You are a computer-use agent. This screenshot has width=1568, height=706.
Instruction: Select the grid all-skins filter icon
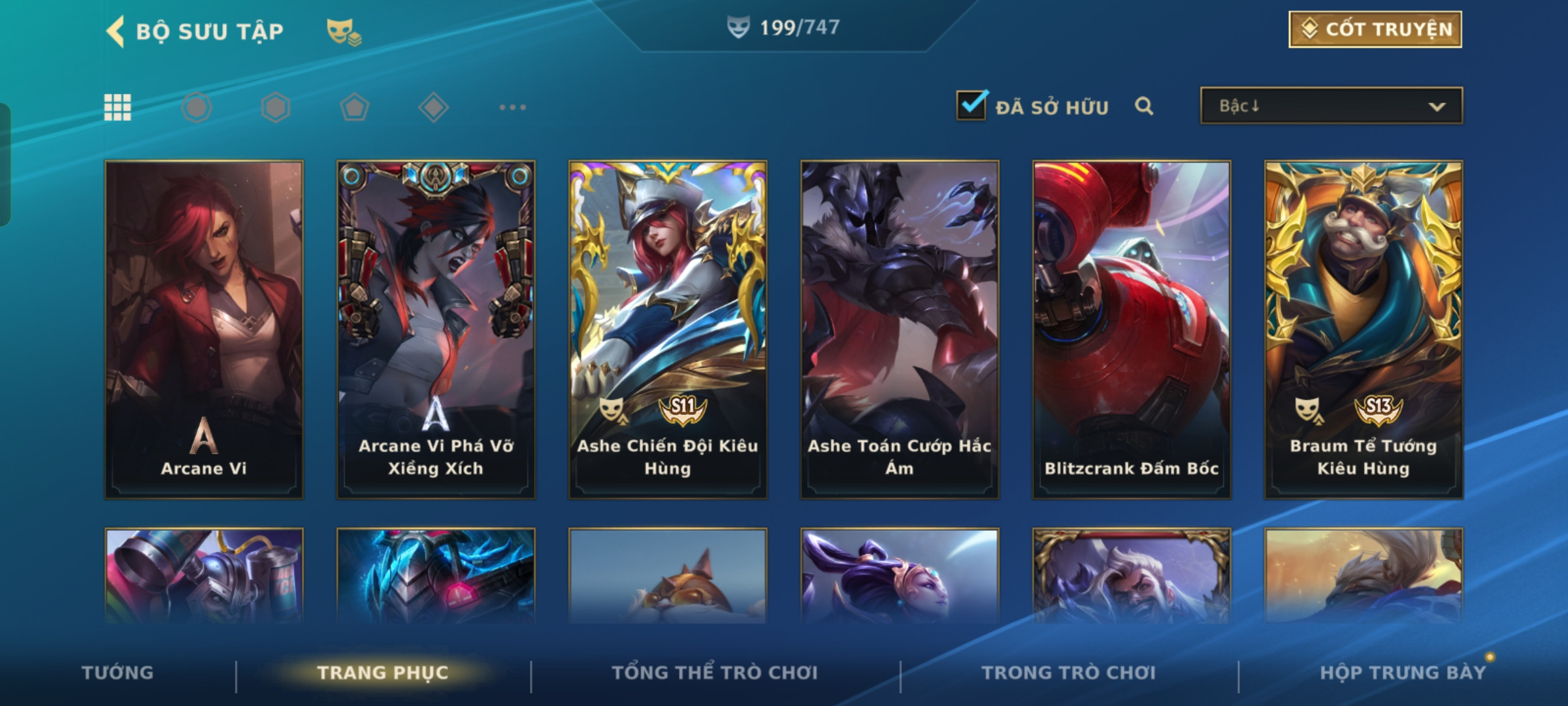tap(118, 107)
